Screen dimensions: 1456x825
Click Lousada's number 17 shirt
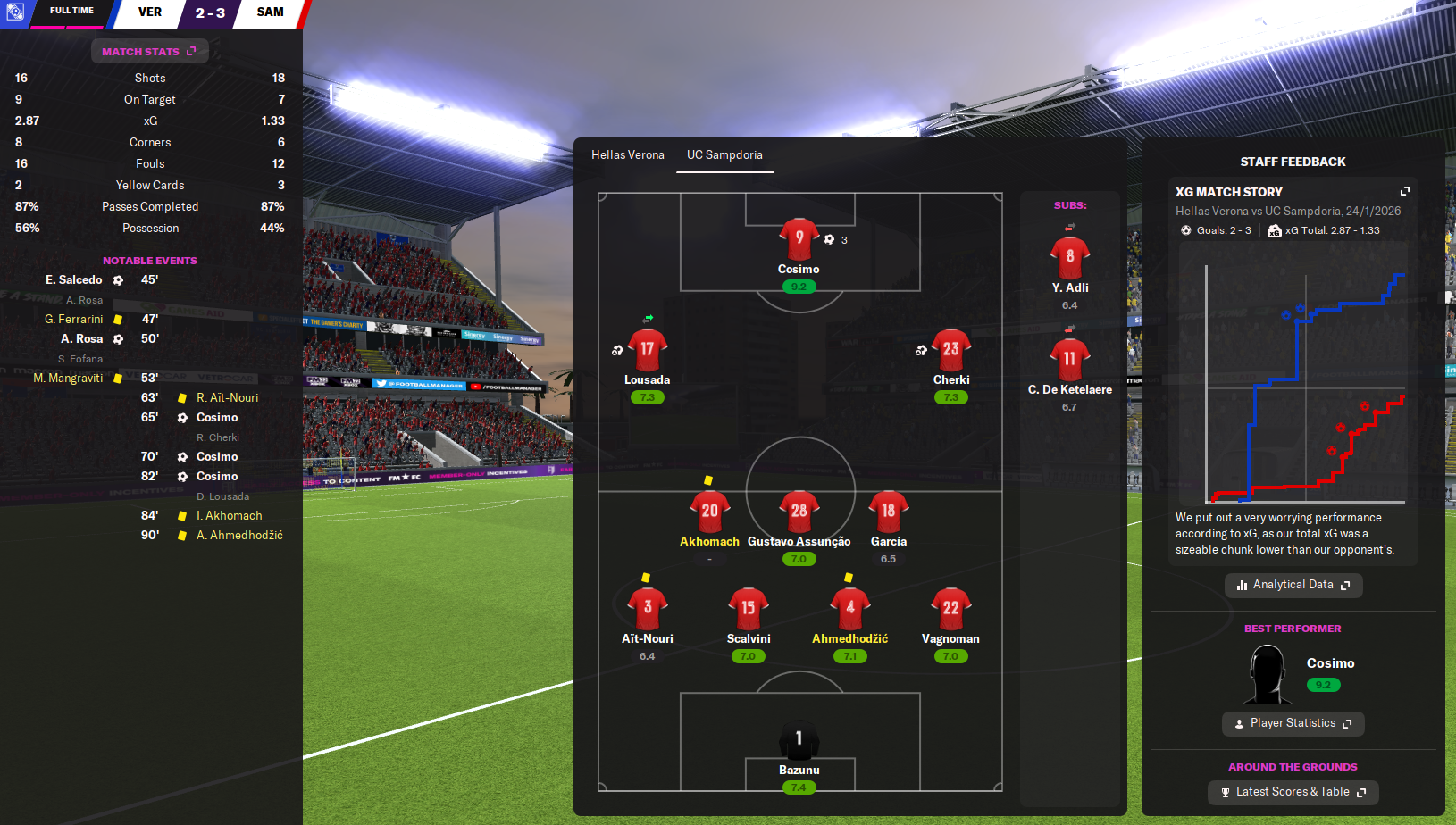(x=647, y=350)
